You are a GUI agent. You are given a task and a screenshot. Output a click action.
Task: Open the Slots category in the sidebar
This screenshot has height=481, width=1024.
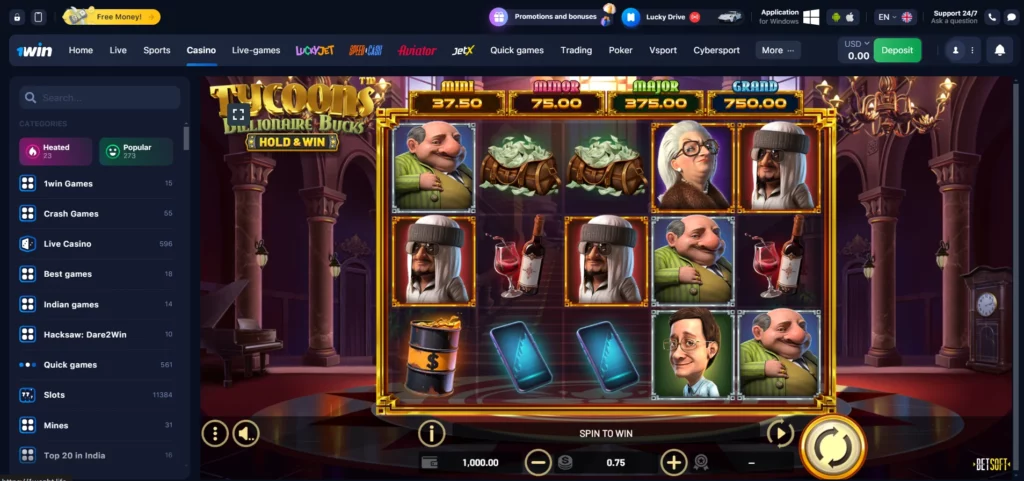[54, 395]
